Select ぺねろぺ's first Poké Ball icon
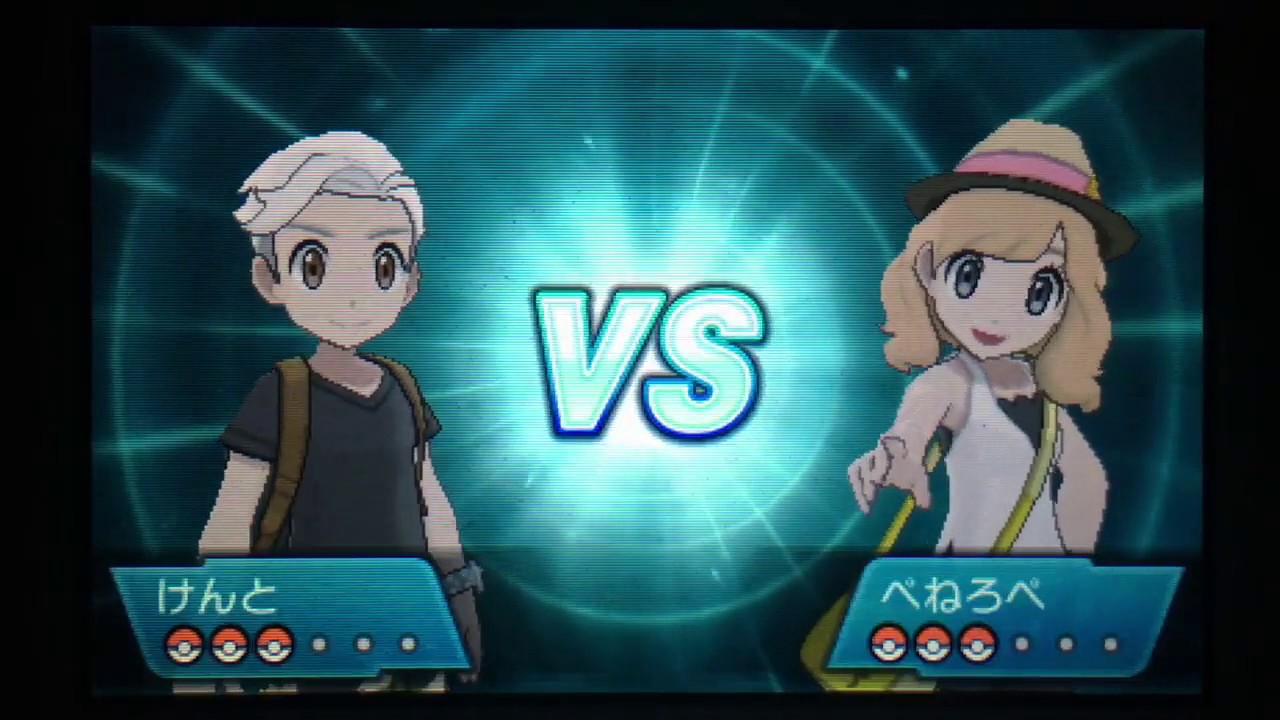The image size is (1280, 720). pyautogui.click(x=890, y=645)
